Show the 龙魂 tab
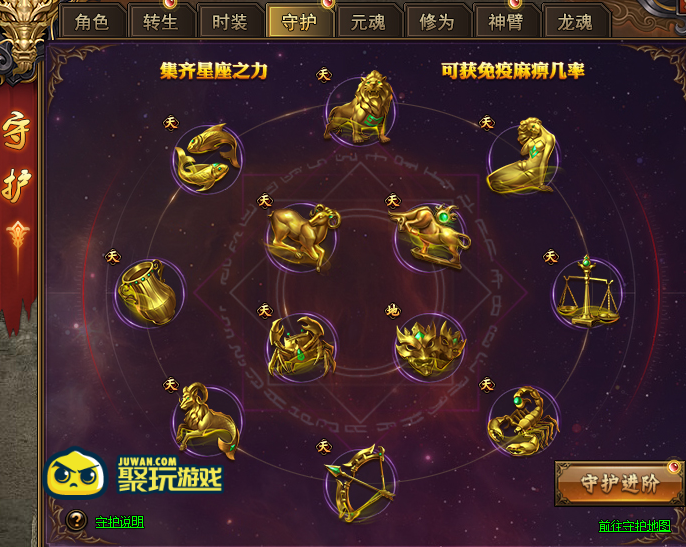 [x=574, y=22]
